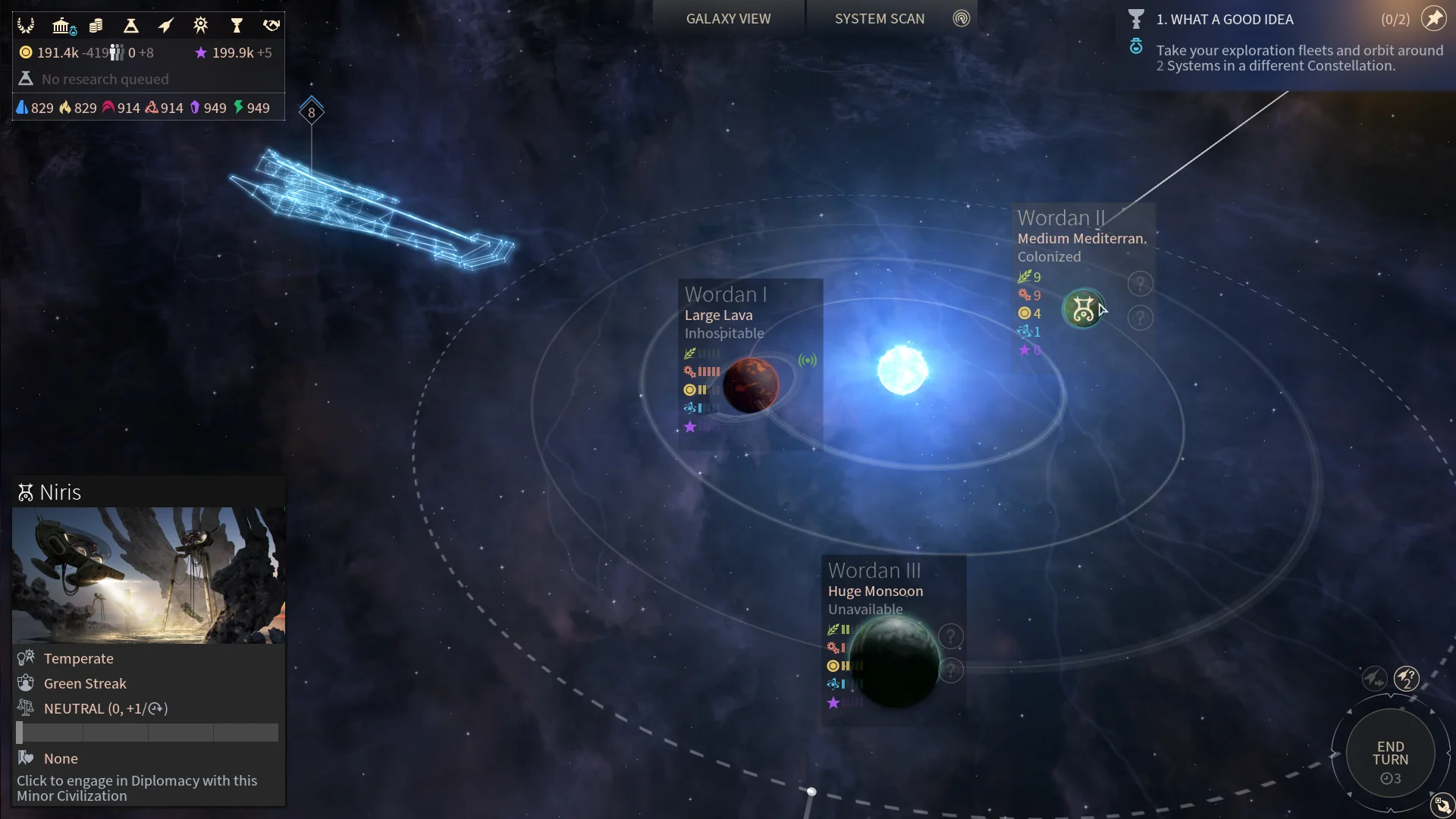Image resolution: width=1456 pixels, height=819 pixels.
Task: Open the wrench settings button
Action: [1442, 805]
